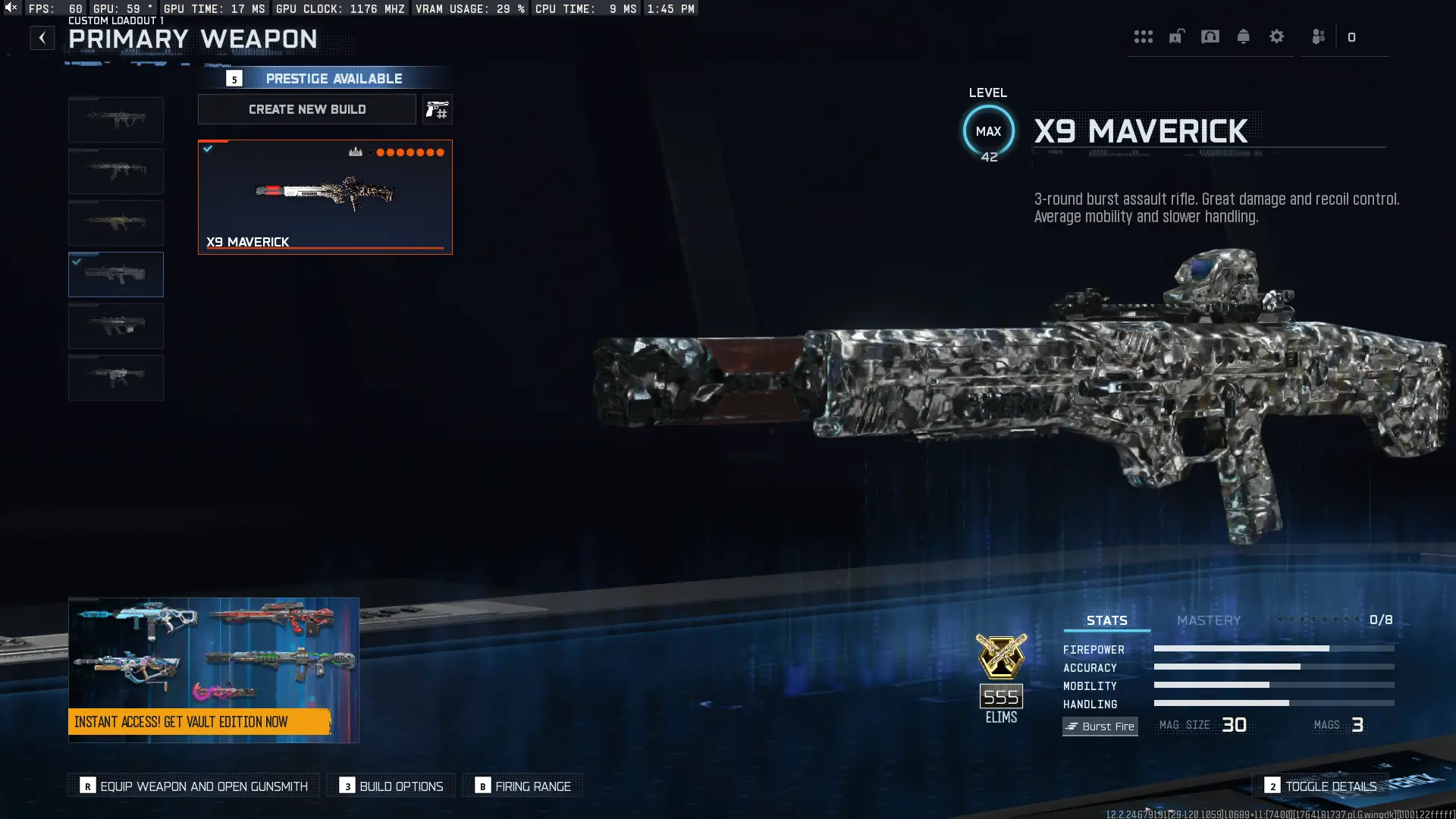Image resolution: width=1456 pixels, height=819 pixels.
Task: Open the Firing Range option
Action: click(x=522, y=786)
